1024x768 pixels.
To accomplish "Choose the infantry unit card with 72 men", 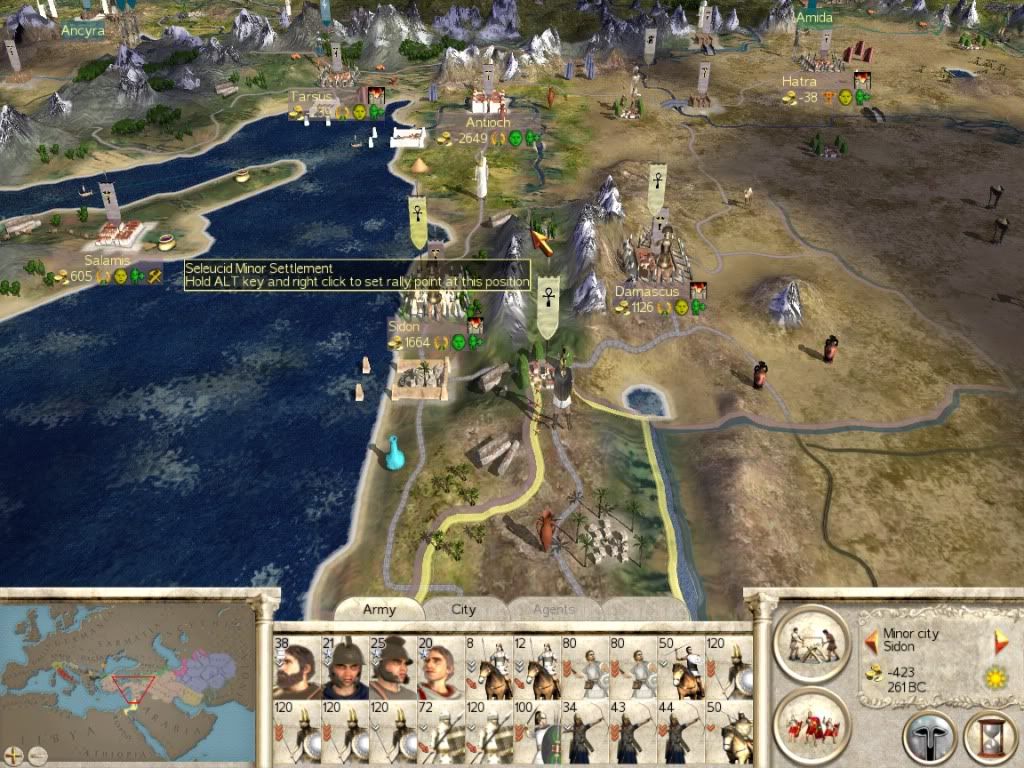I will [x=441, y=732].
